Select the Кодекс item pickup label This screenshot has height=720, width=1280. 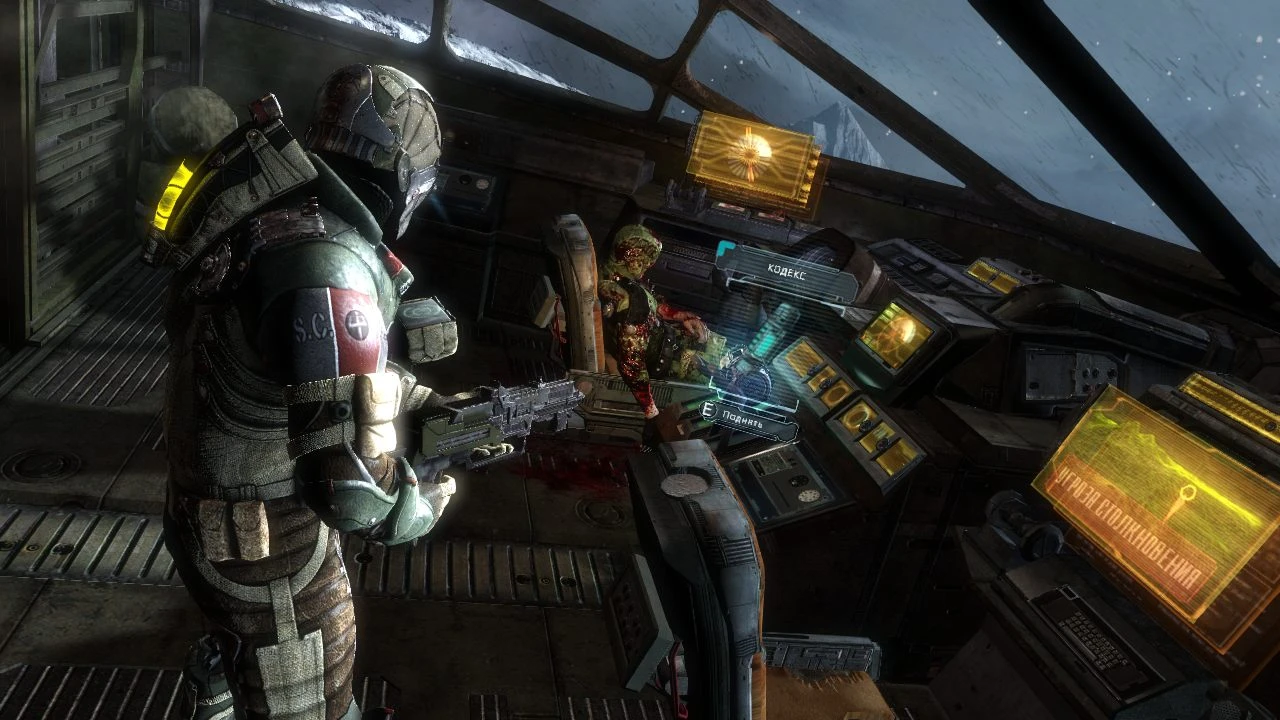[787, 269]
